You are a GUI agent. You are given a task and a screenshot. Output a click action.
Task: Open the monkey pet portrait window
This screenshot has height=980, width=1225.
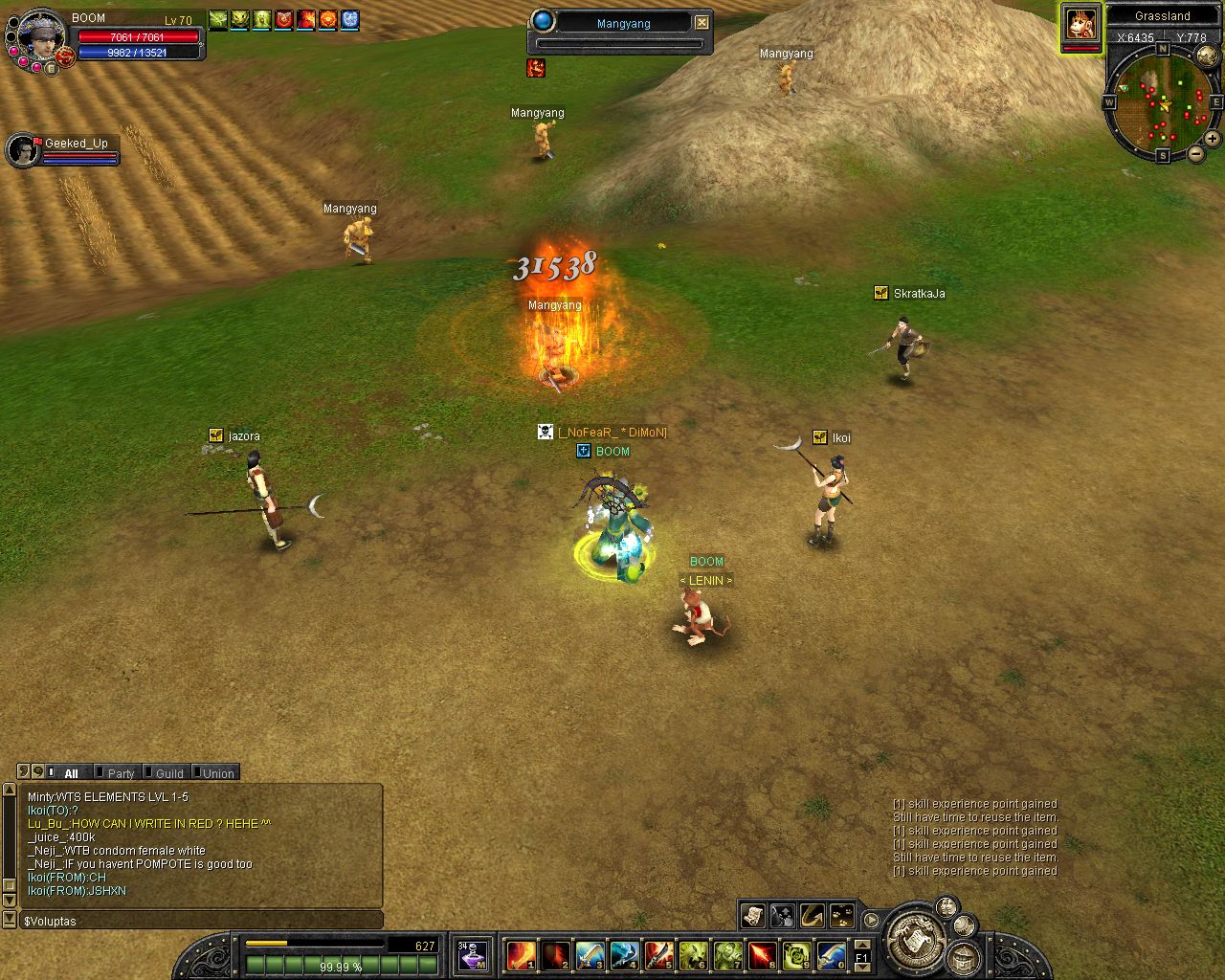[x=1081, y=23]
